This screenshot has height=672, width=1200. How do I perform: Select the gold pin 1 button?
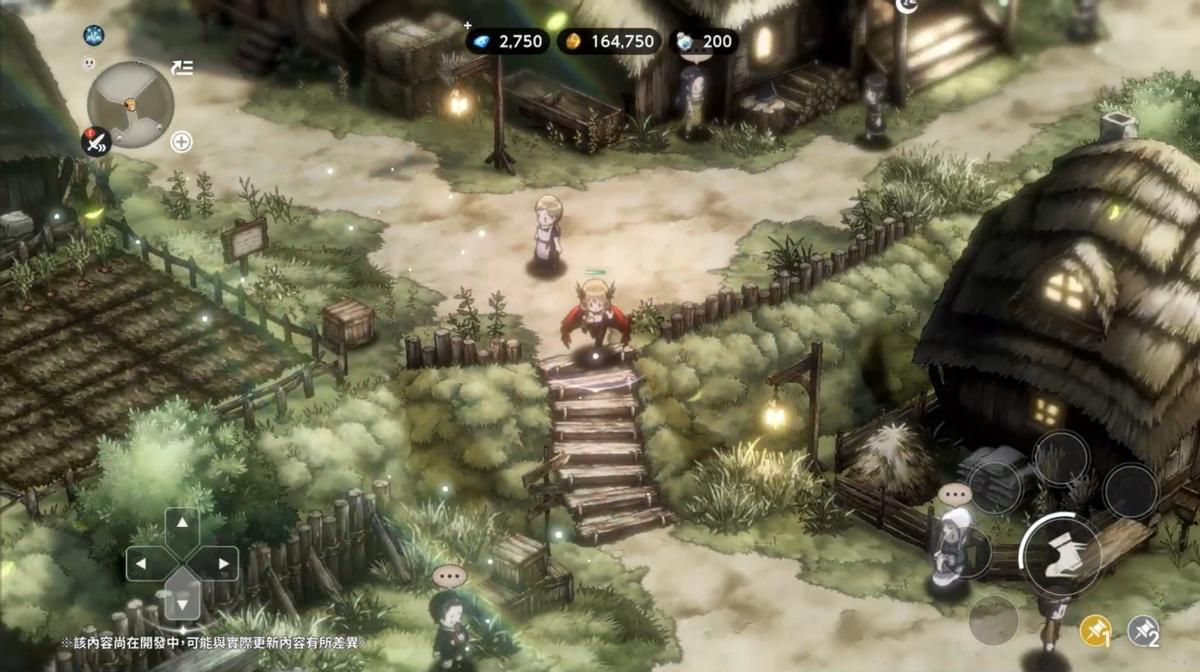[1095, 630]
